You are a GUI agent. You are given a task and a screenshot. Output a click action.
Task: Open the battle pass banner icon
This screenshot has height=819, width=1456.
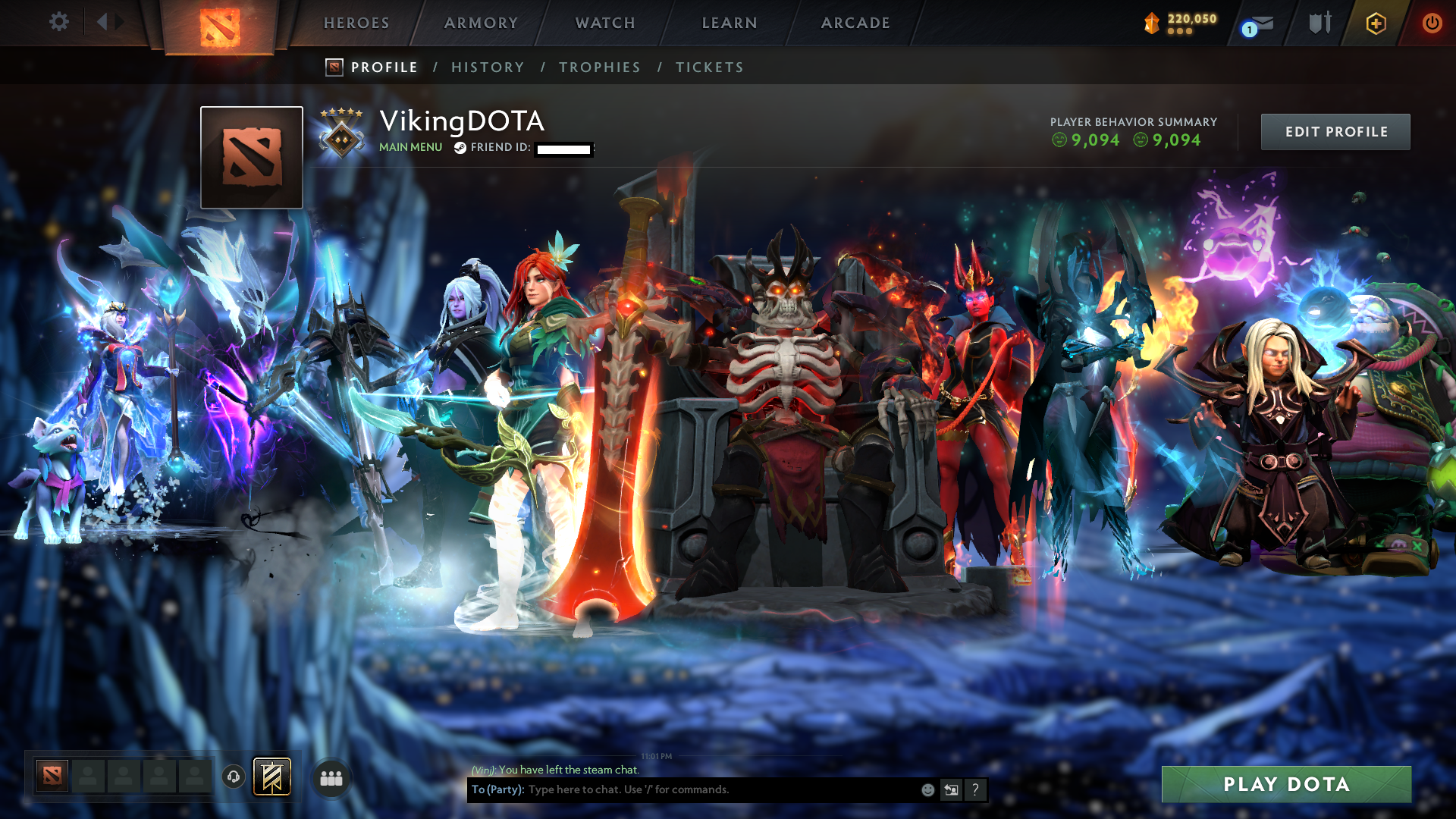271,777
